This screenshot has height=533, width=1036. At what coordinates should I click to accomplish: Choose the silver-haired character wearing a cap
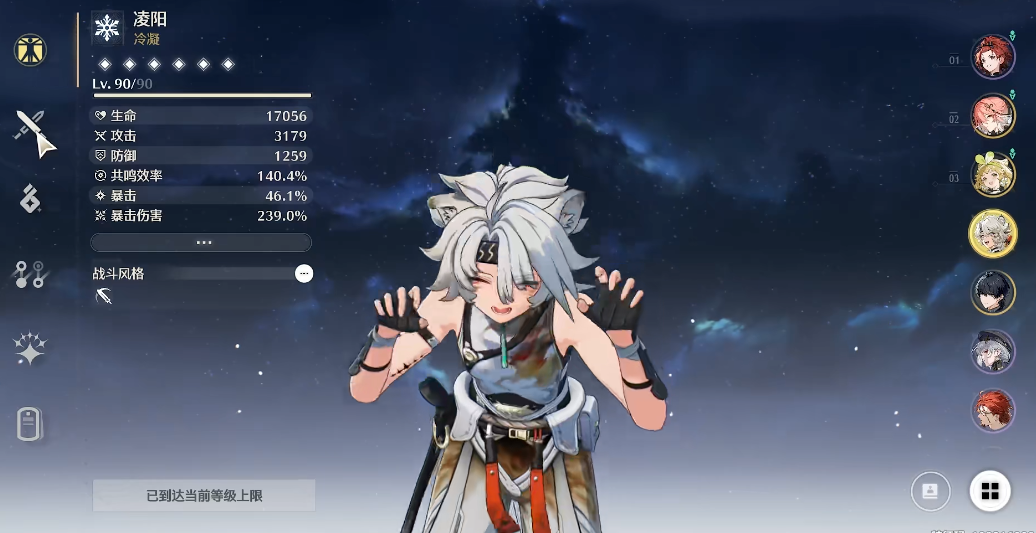(992, 351)
